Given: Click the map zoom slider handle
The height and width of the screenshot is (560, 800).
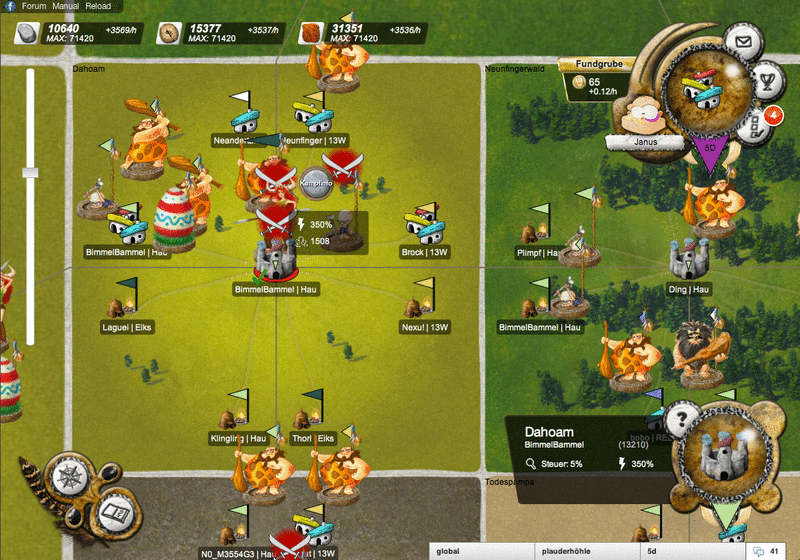Looking at the screenshot, I should pos(30,172).
